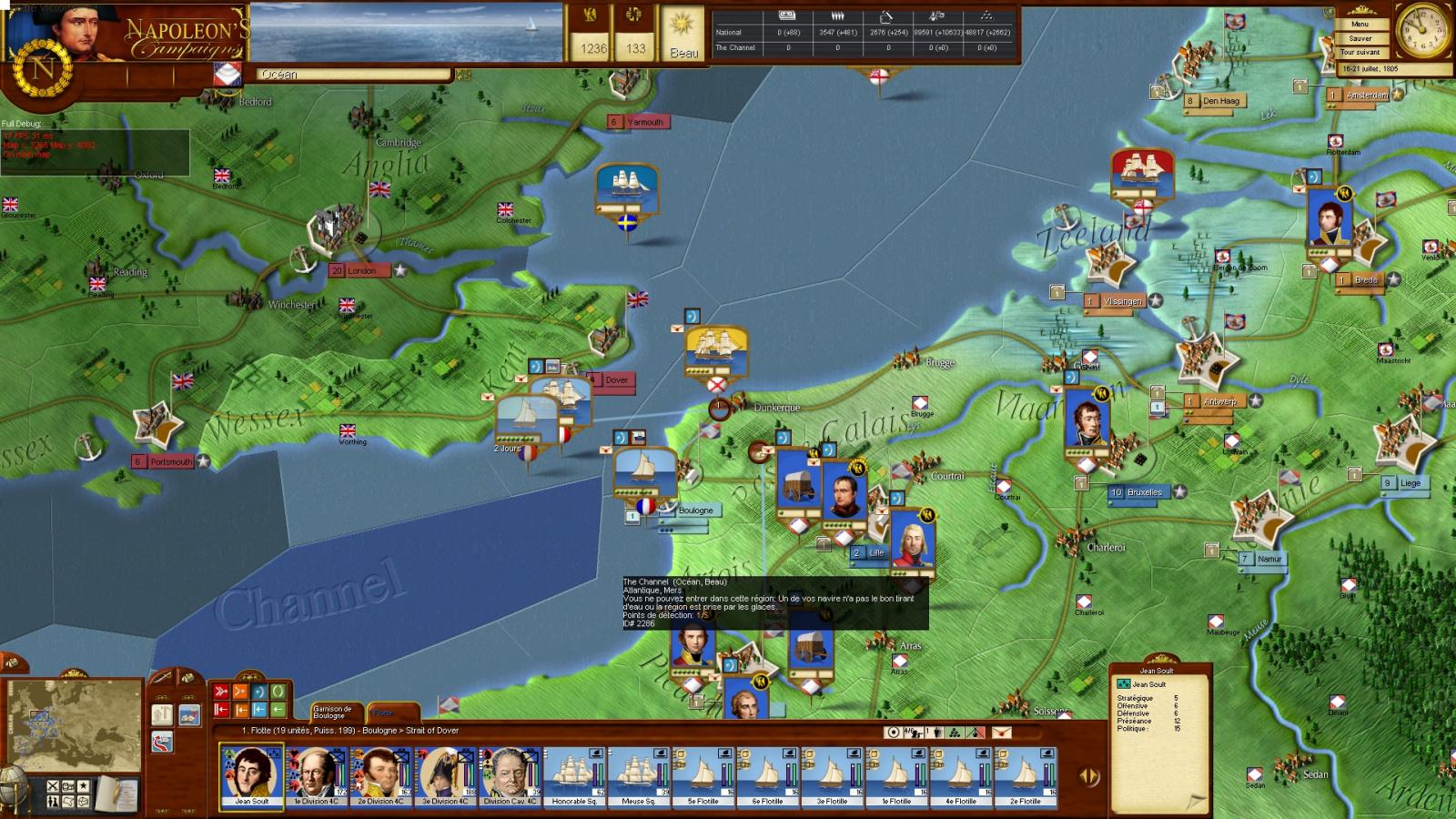
Task: Click the envelope message icon in unit panel
Action: 1000,733
